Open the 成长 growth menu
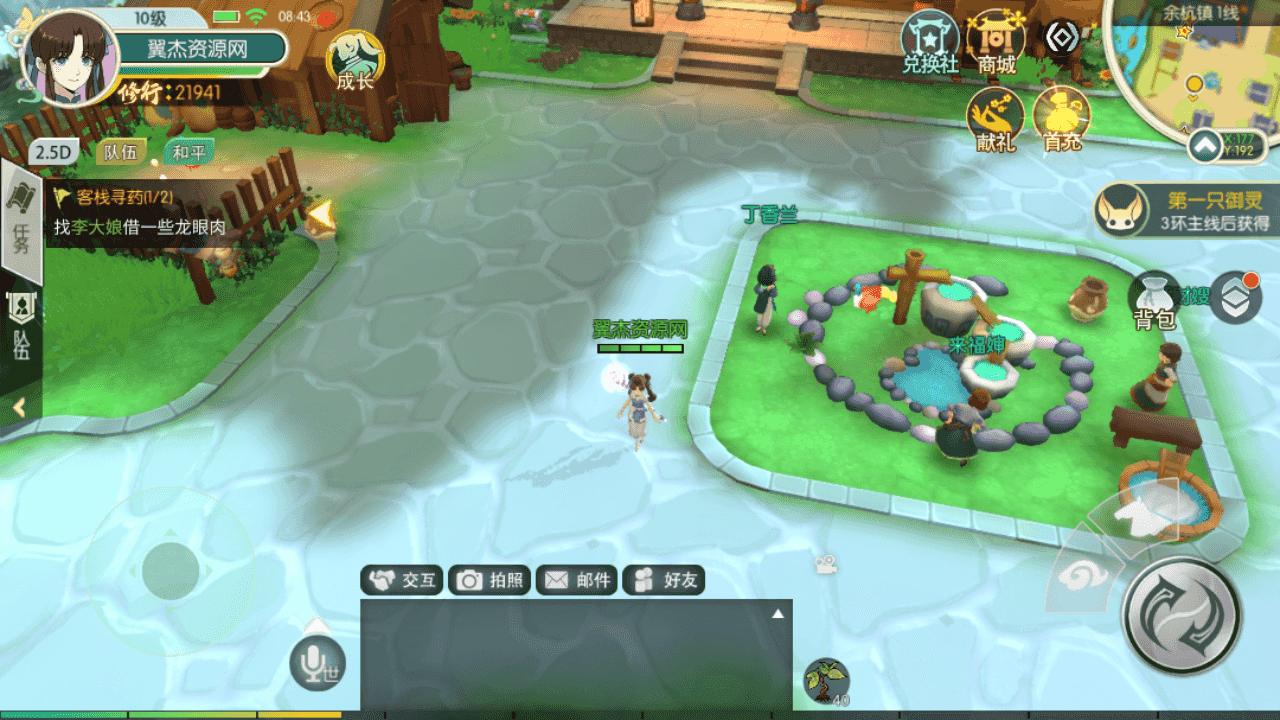 click(355, 60)
